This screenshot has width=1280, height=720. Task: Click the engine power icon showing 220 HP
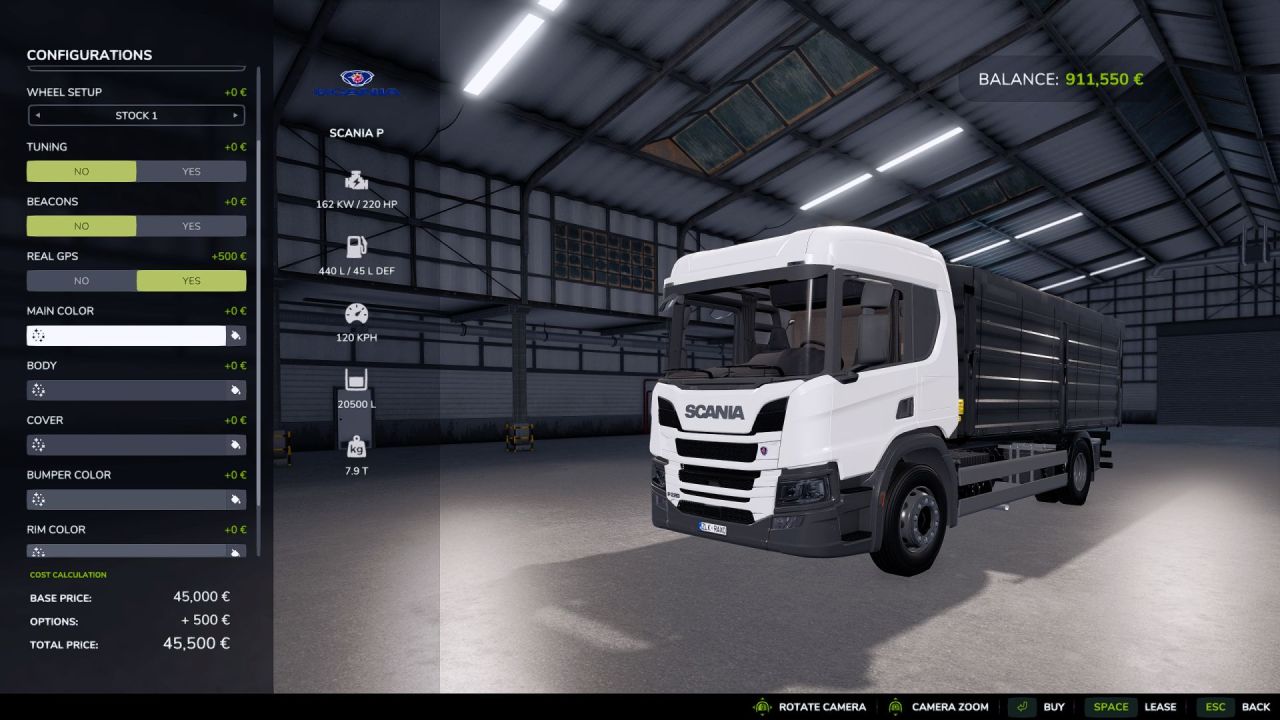click(355, 182)
